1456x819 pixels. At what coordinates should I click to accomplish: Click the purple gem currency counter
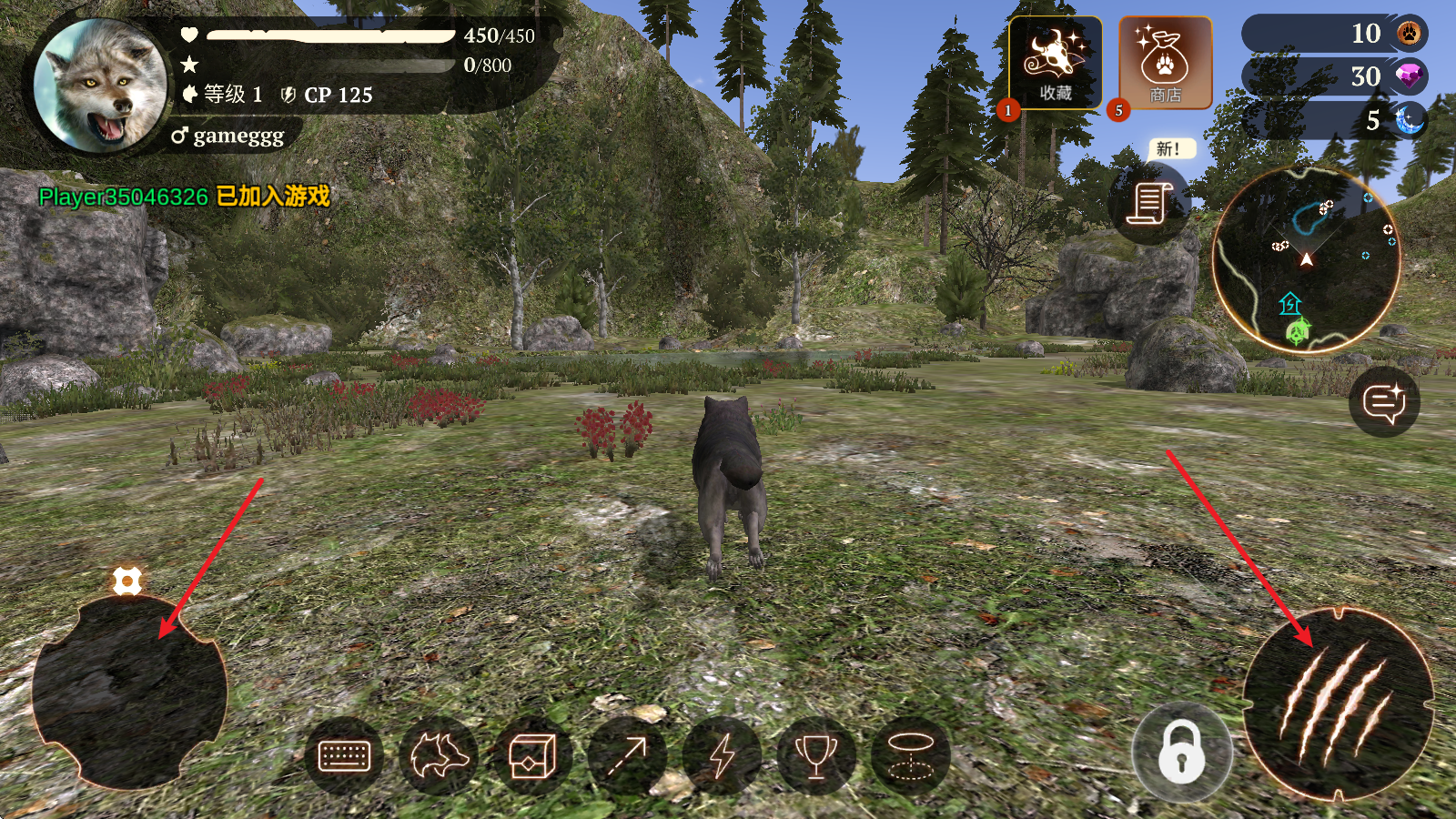1334,76
